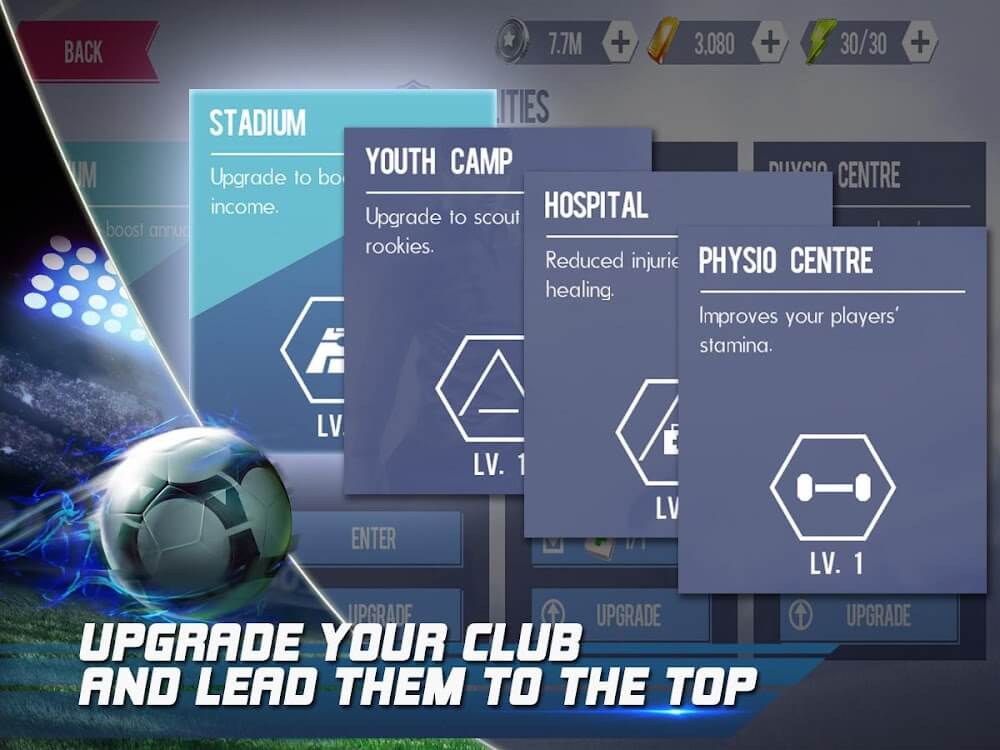Add more coins with the plus beside 7.7M
The height and width of the screenshot is (750, 1000).
click(x=620, y=42)
